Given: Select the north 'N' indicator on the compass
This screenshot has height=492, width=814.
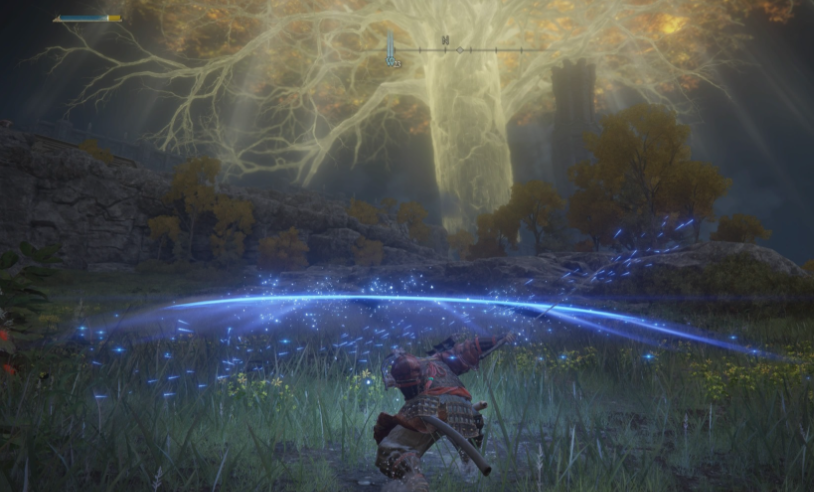Looking at the screenshot, I should (x=444, y=41).
